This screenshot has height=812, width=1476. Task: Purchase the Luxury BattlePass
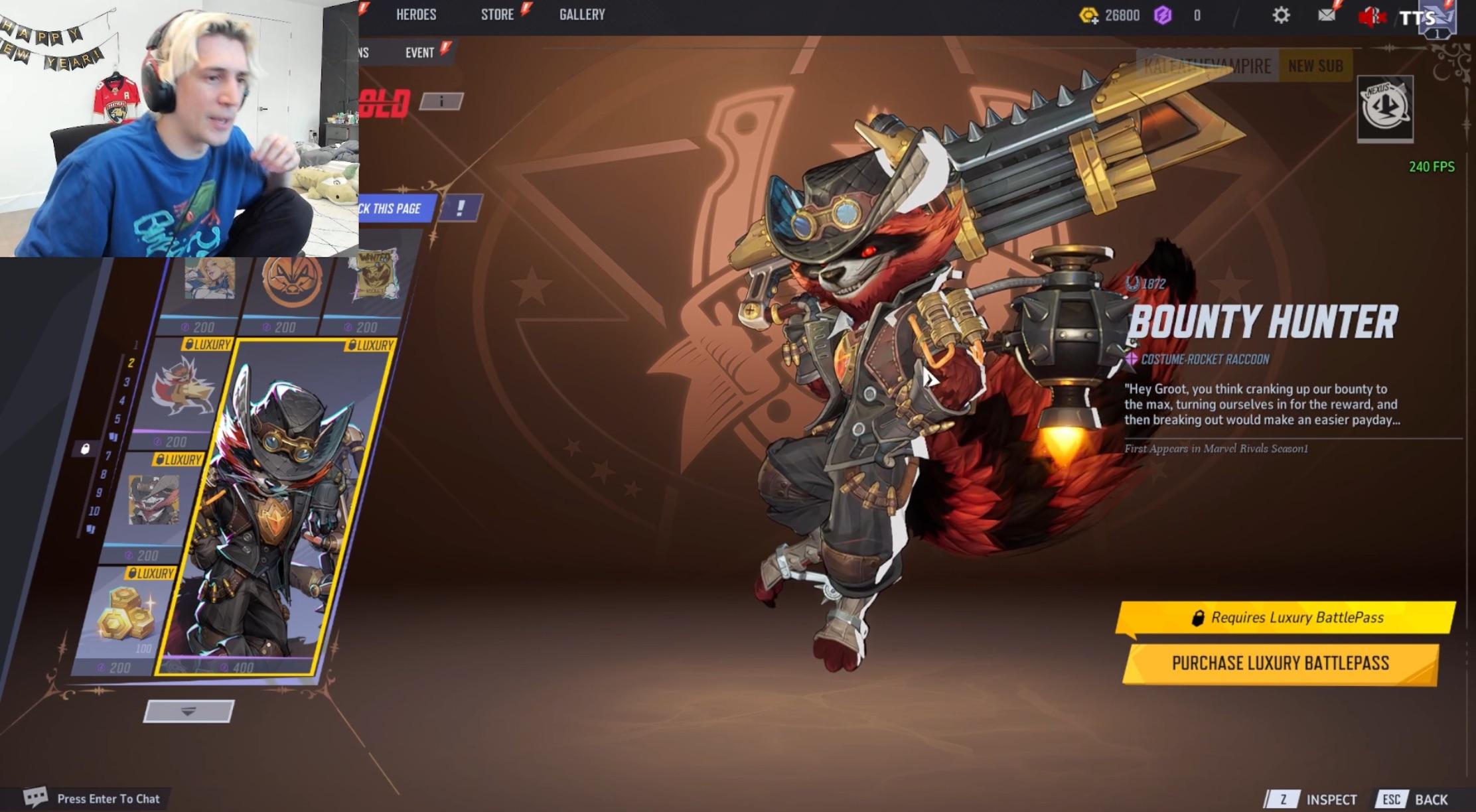(x=1280, y=663)
